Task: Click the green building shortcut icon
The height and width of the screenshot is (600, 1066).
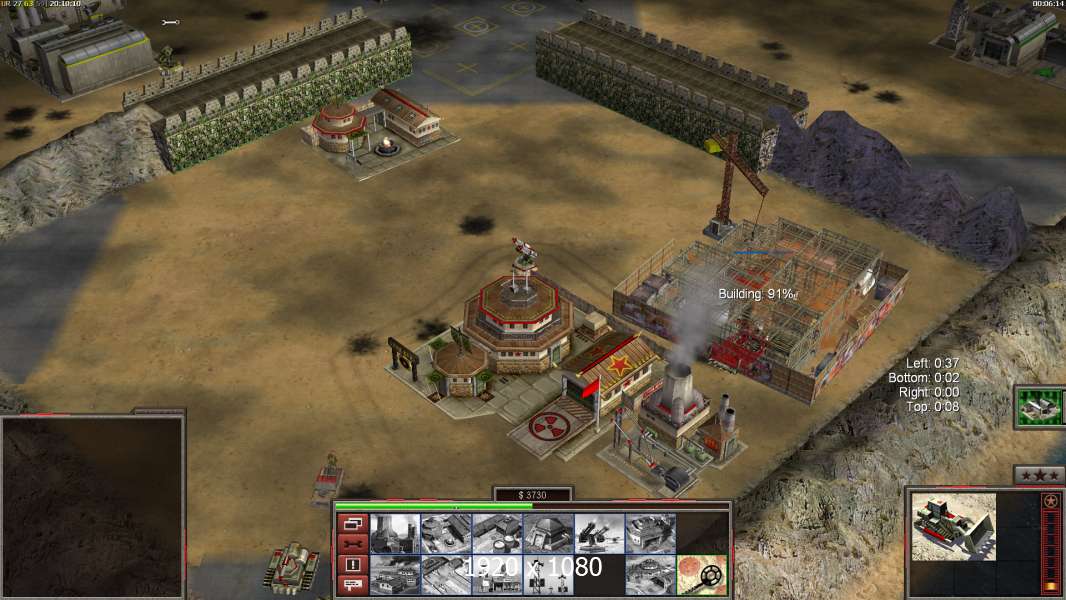Action: 1040,408
